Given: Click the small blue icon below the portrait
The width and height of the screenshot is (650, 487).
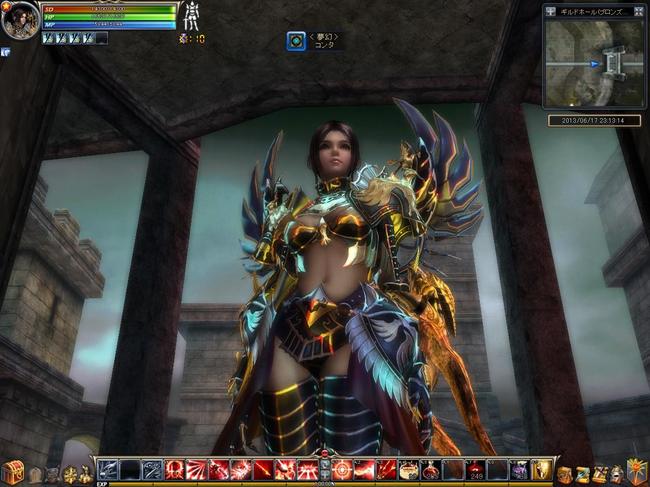Looking at the screenshot, I should [6, 52].
